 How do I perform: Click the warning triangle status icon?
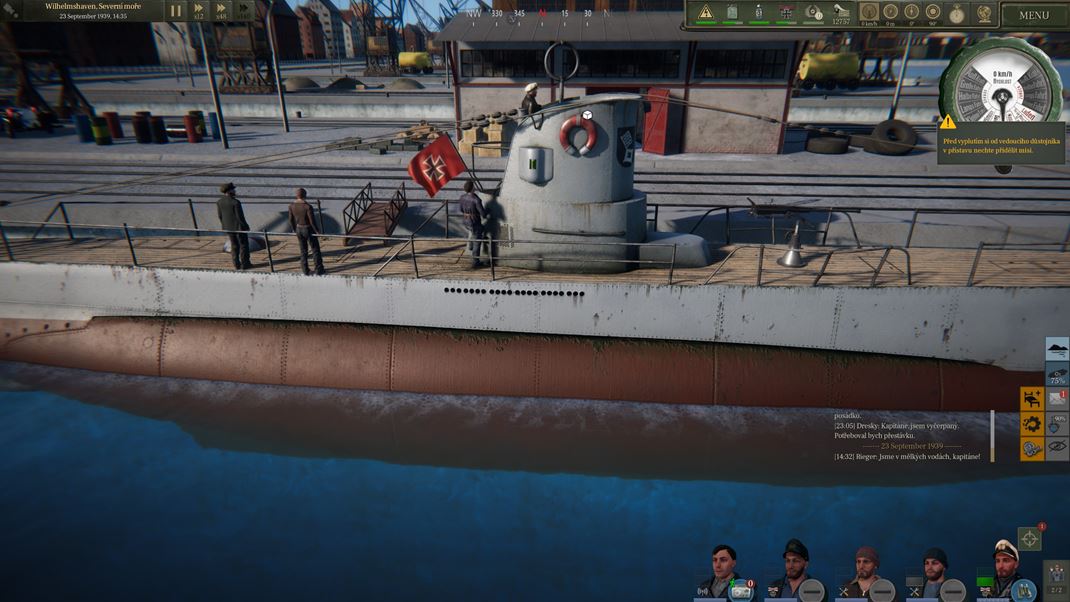coord(706,13)
